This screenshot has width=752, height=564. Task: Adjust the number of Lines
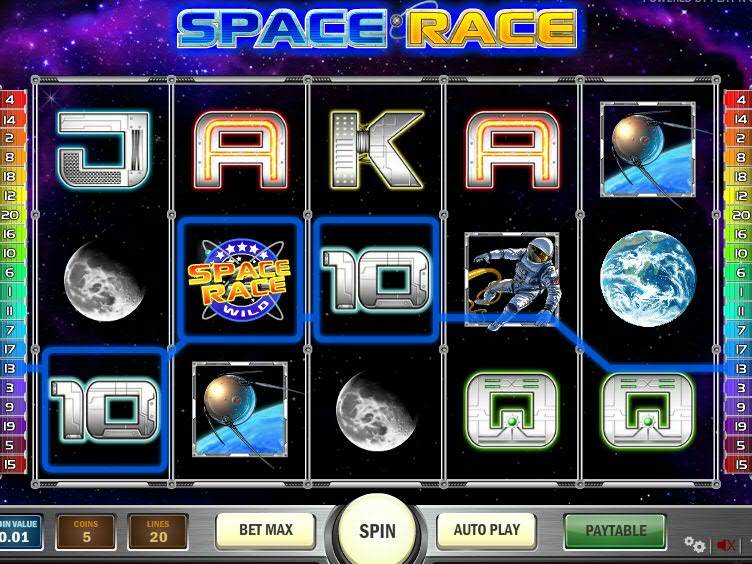point(157,532)
